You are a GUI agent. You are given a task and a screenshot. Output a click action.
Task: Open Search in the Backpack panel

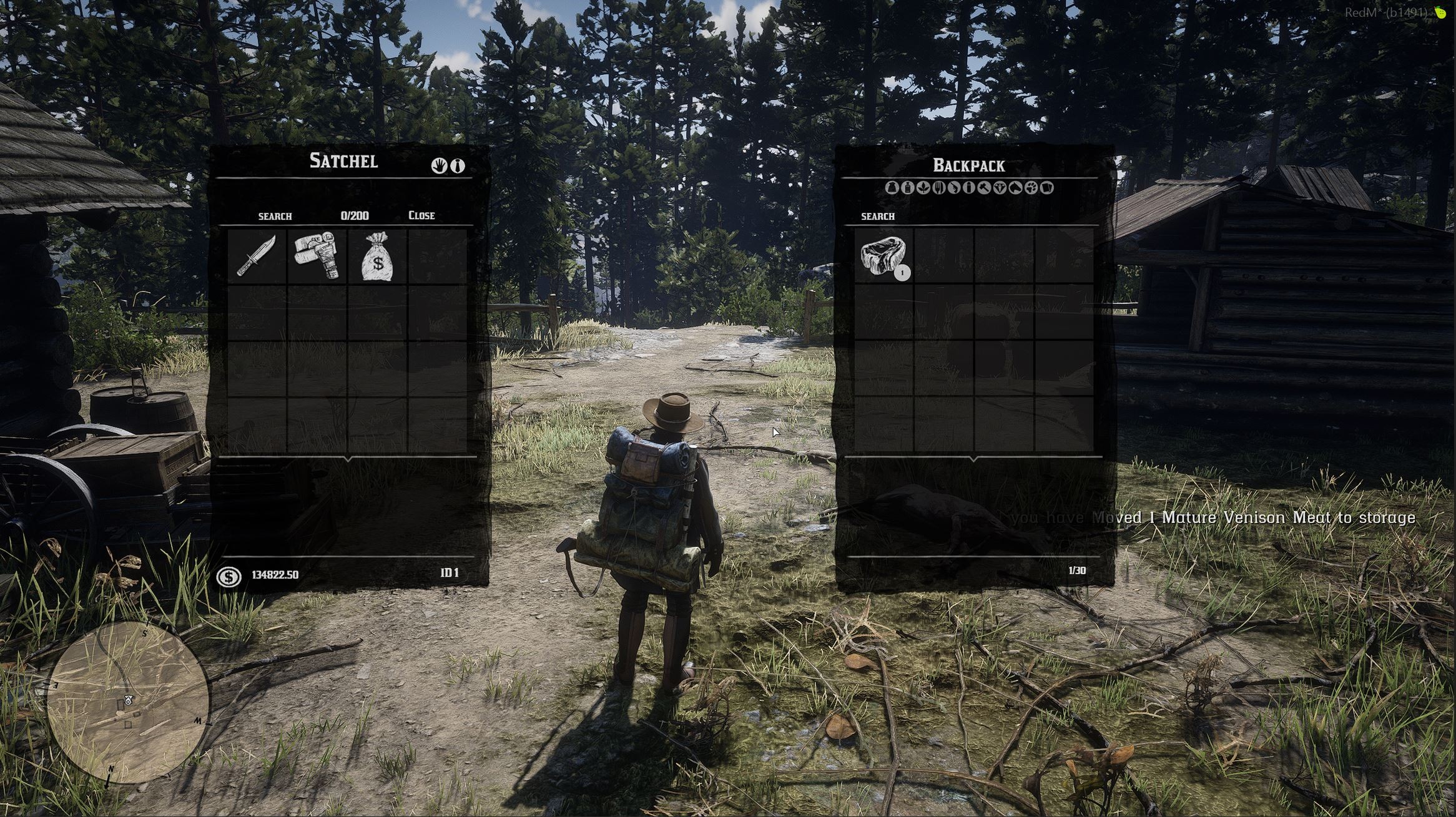(x=877, y=216)
